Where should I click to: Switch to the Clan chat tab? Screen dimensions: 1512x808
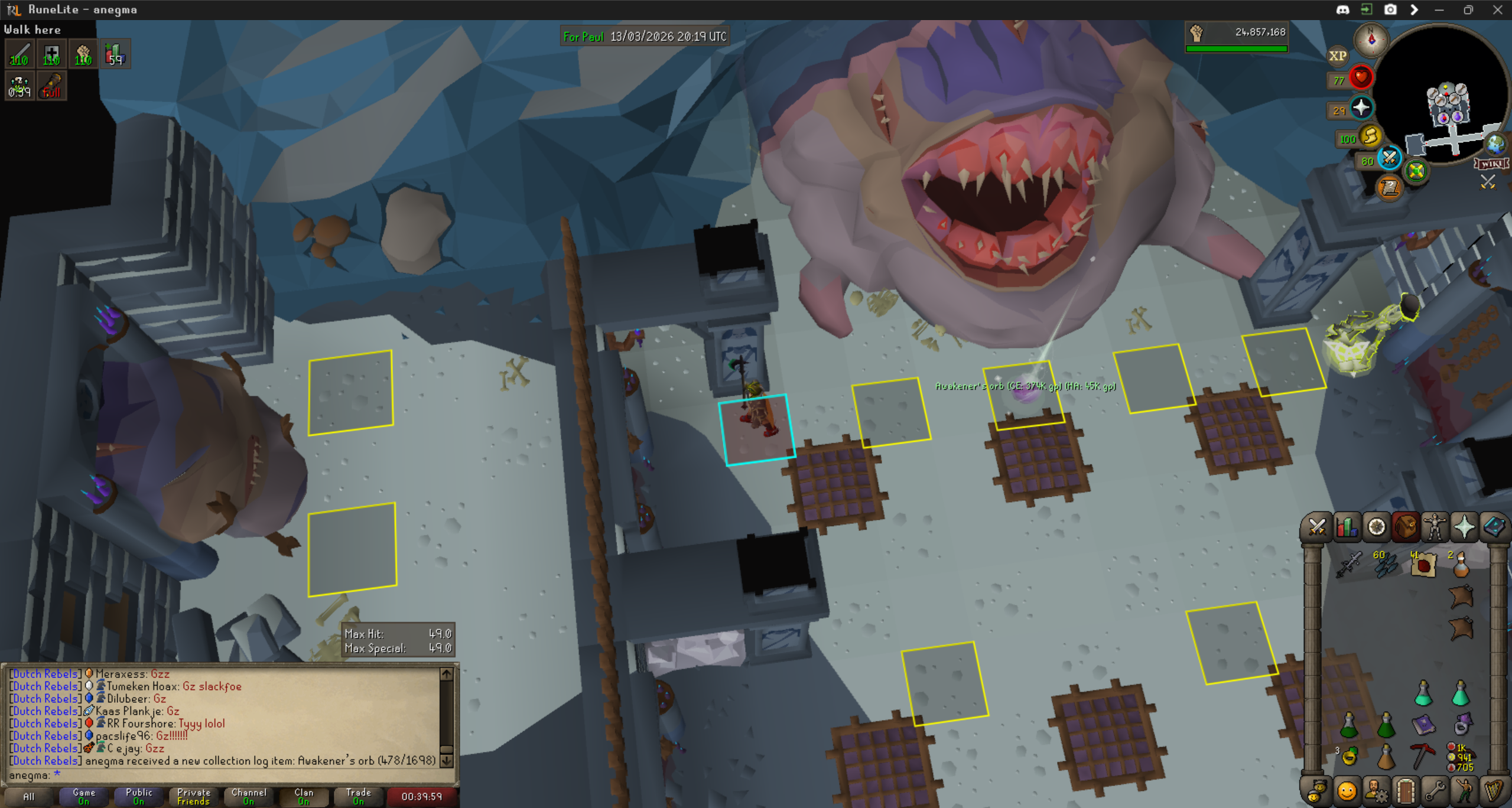(x=304, y=796)
